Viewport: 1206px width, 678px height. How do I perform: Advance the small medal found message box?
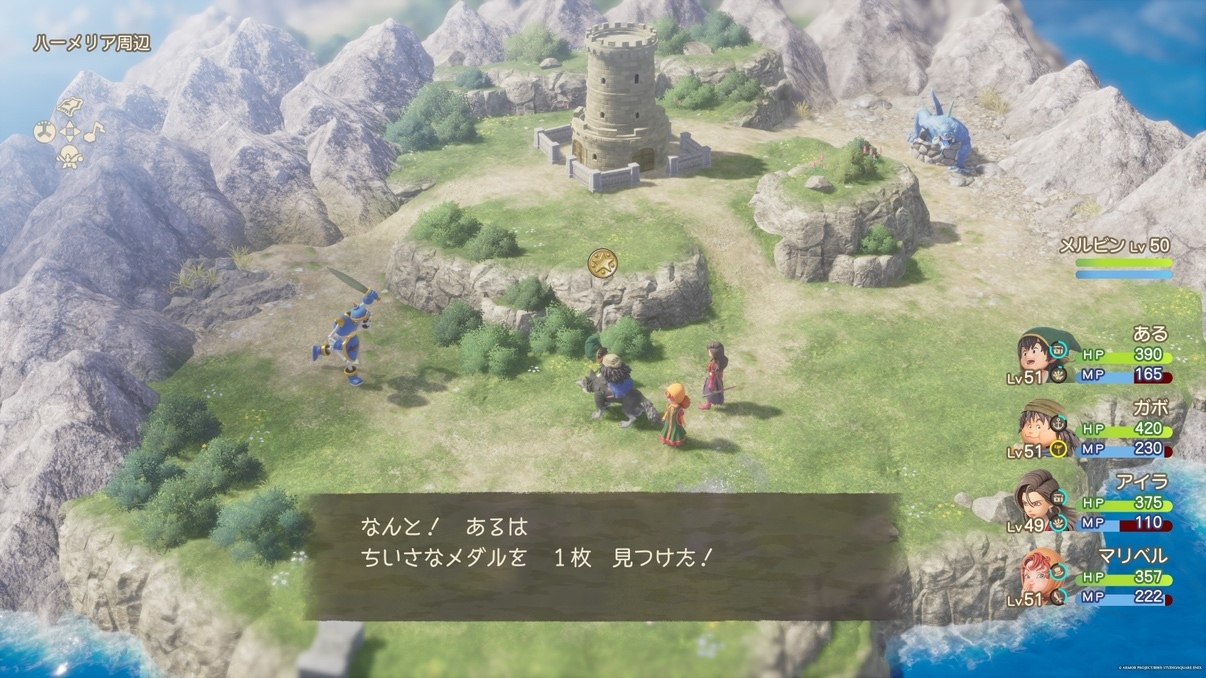[603, 556]
